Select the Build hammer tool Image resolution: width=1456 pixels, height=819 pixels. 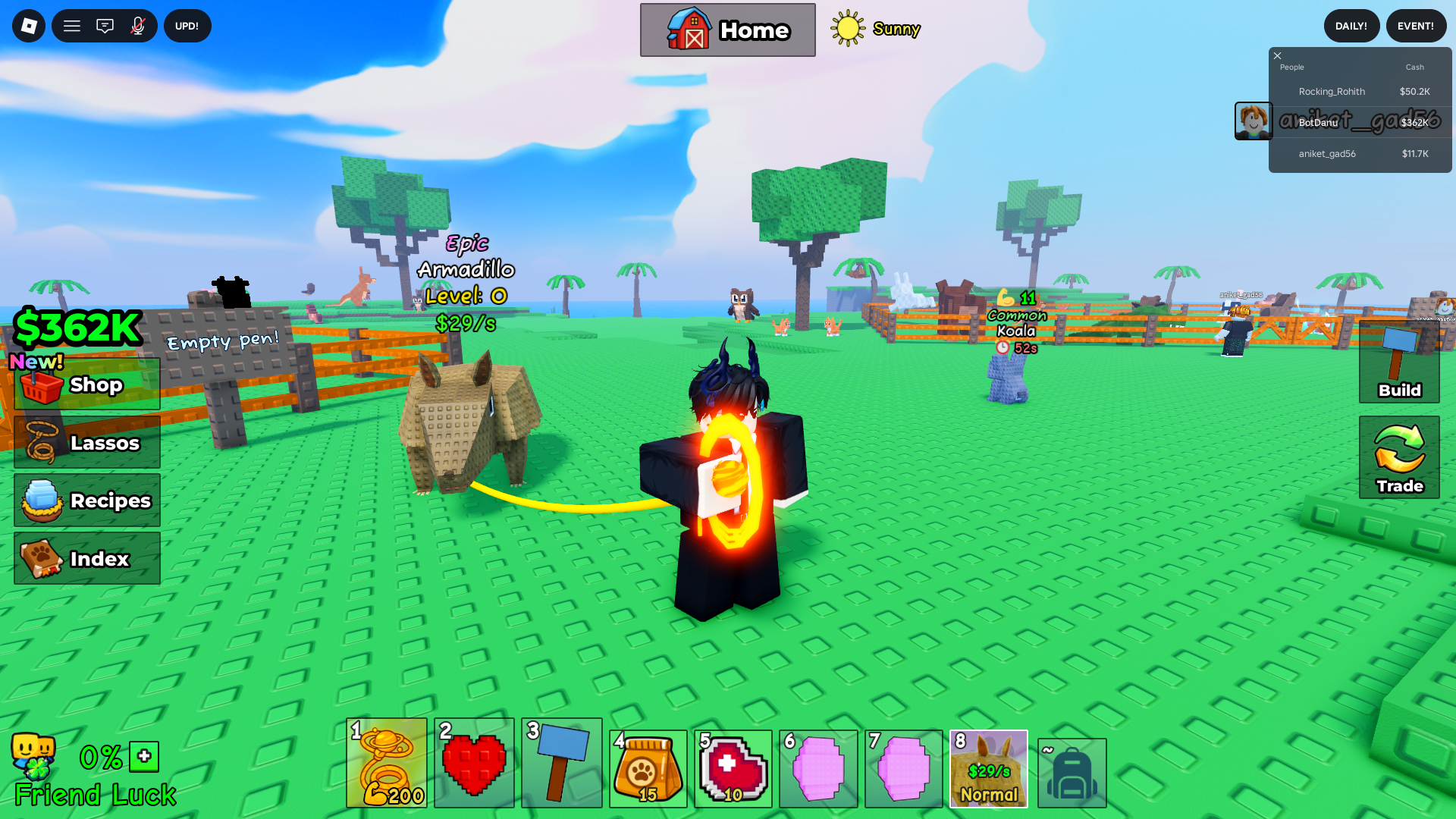pyautogui.click(x=1398, y=368)
